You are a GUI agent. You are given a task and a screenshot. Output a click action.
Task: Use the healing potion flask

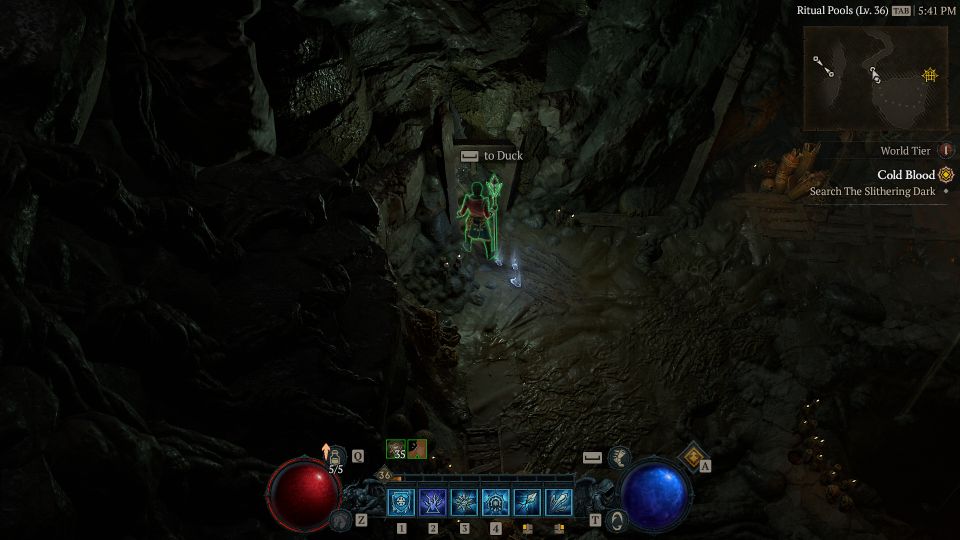[337, 456]
